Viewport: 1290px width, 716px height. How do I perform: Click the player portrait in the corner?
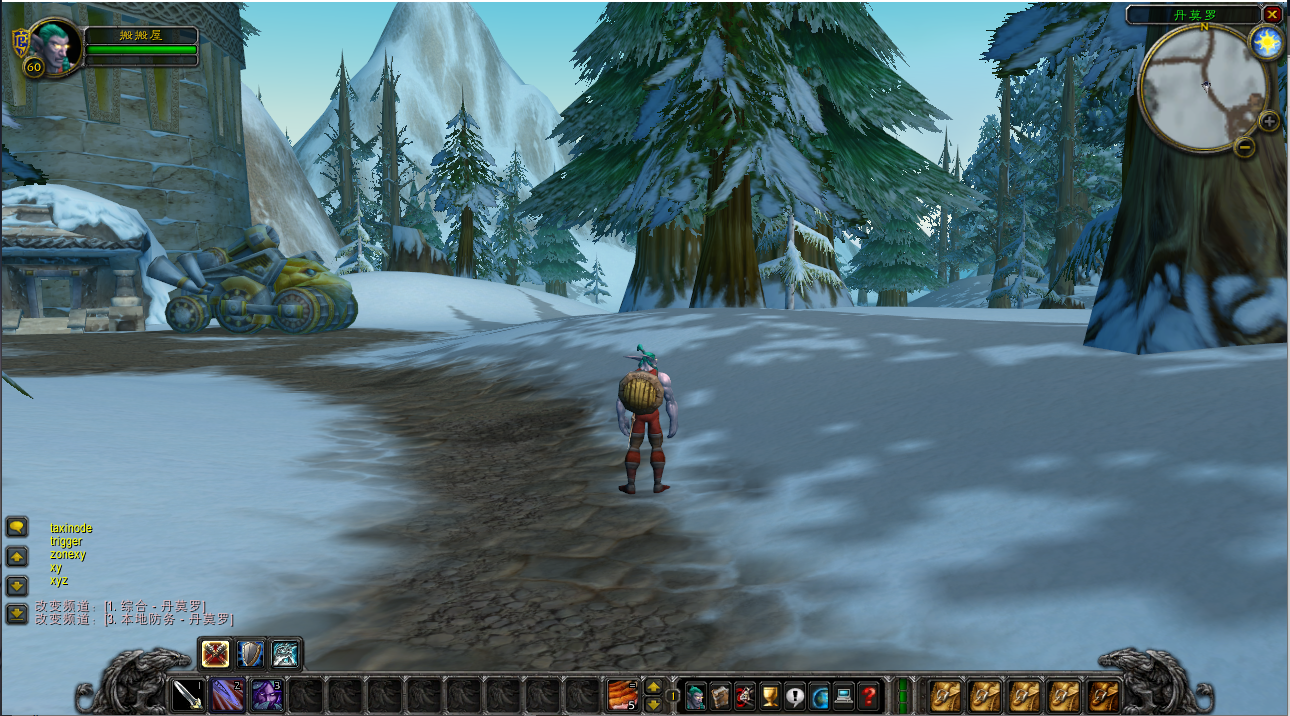(55, 44)
